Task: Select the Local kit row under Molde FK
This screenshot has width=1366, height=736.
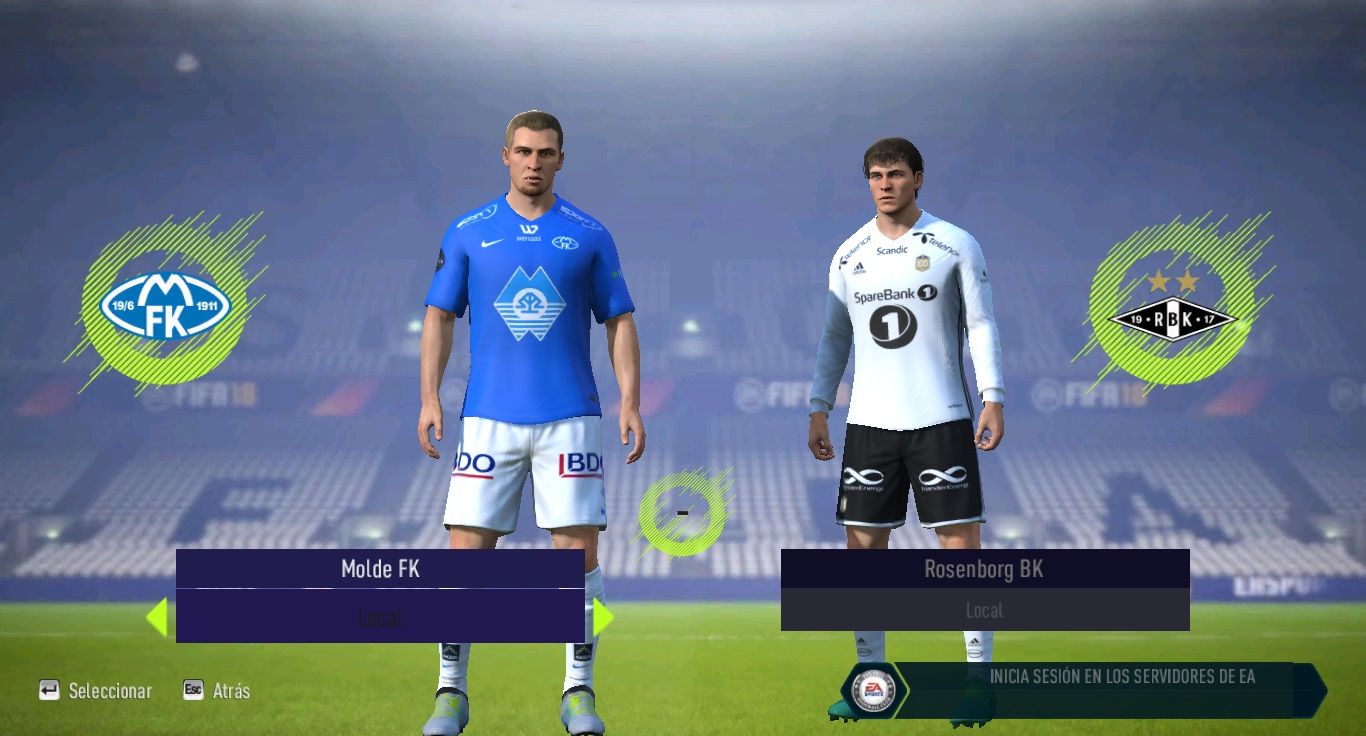Action: click(380, 617)
